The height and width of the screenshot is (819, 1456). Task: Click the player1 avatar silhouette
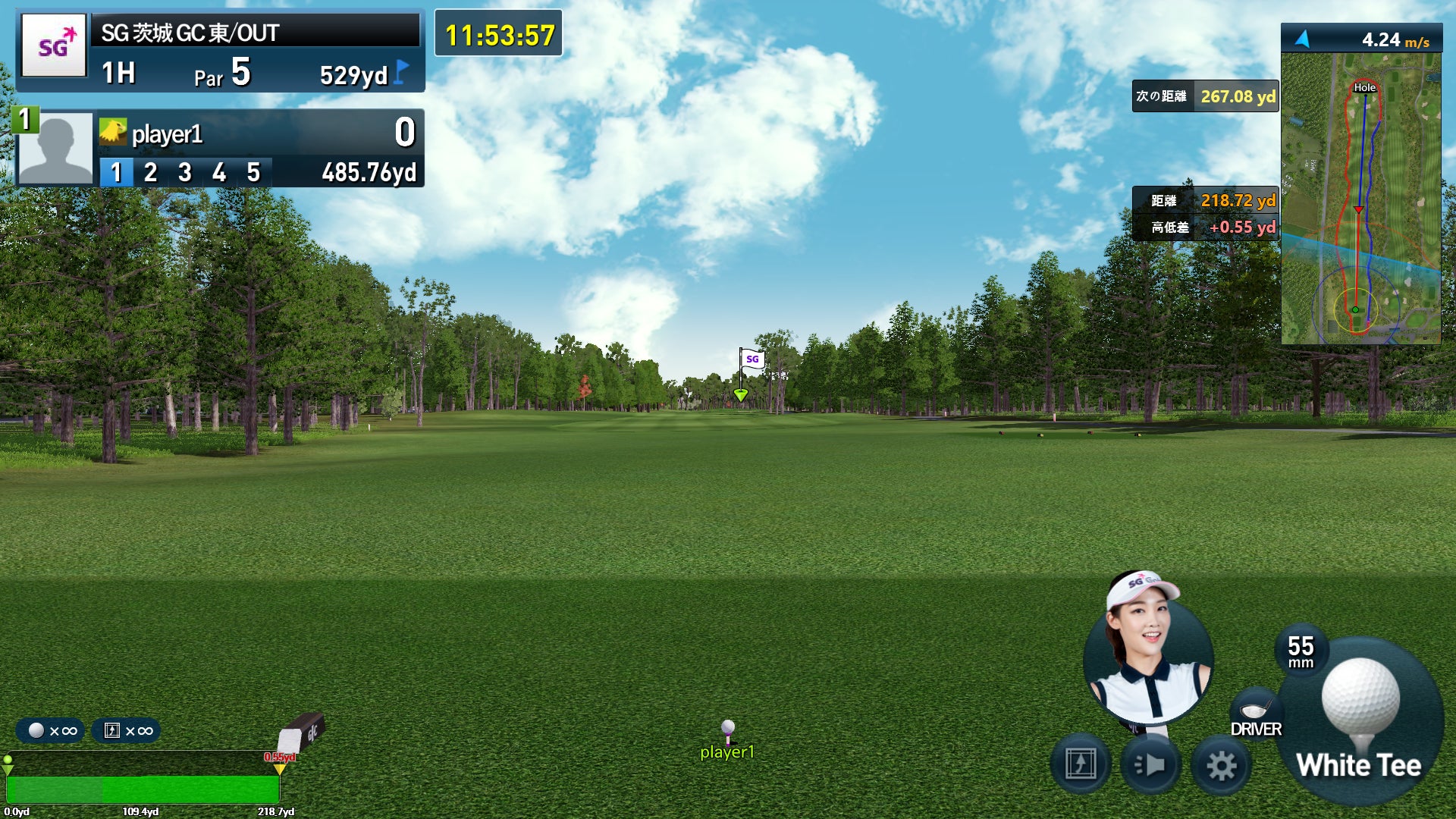(55, 149)
